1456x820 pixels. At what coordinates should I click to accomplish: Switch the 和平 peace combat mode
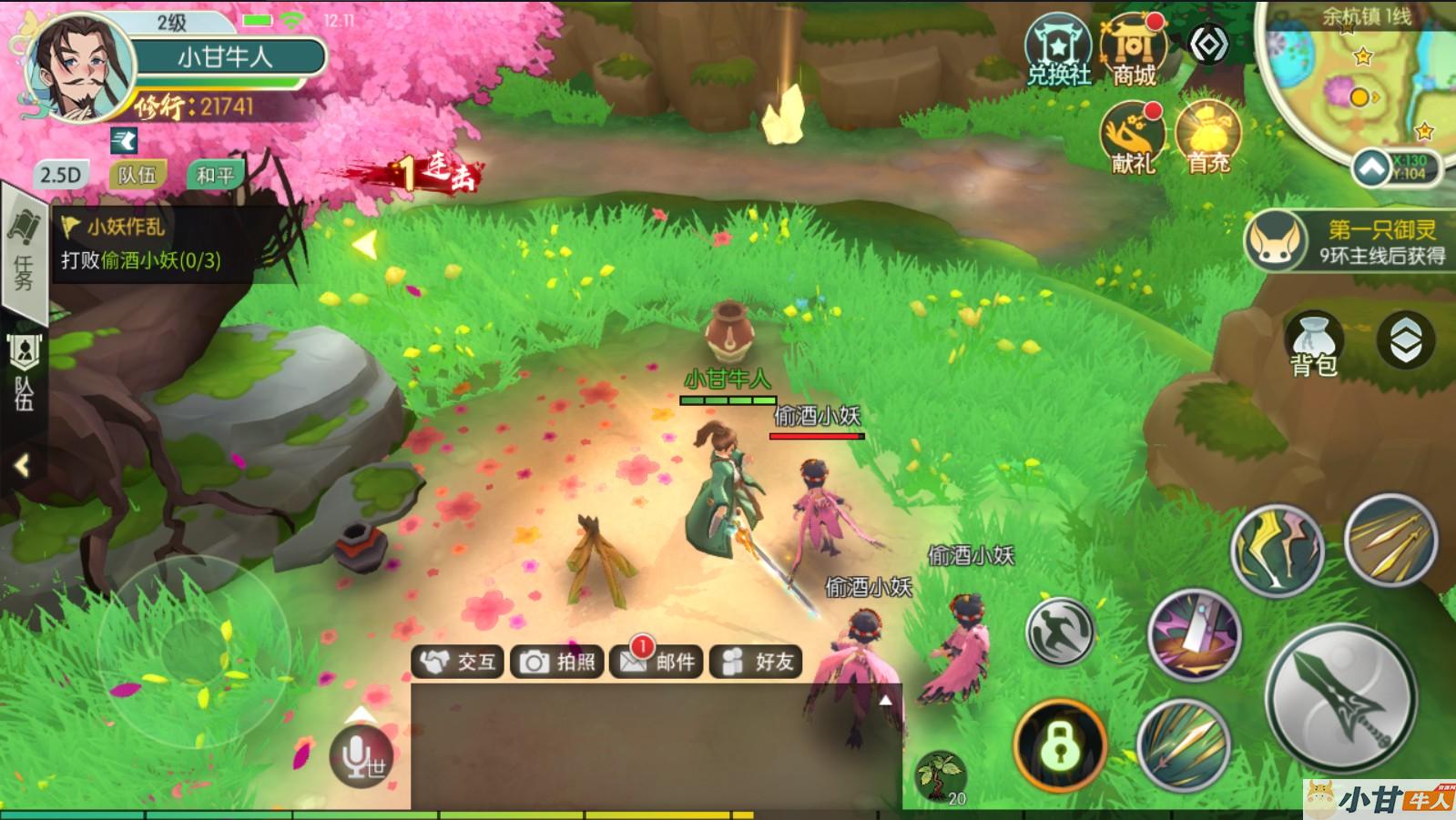(x=215, y=175)
